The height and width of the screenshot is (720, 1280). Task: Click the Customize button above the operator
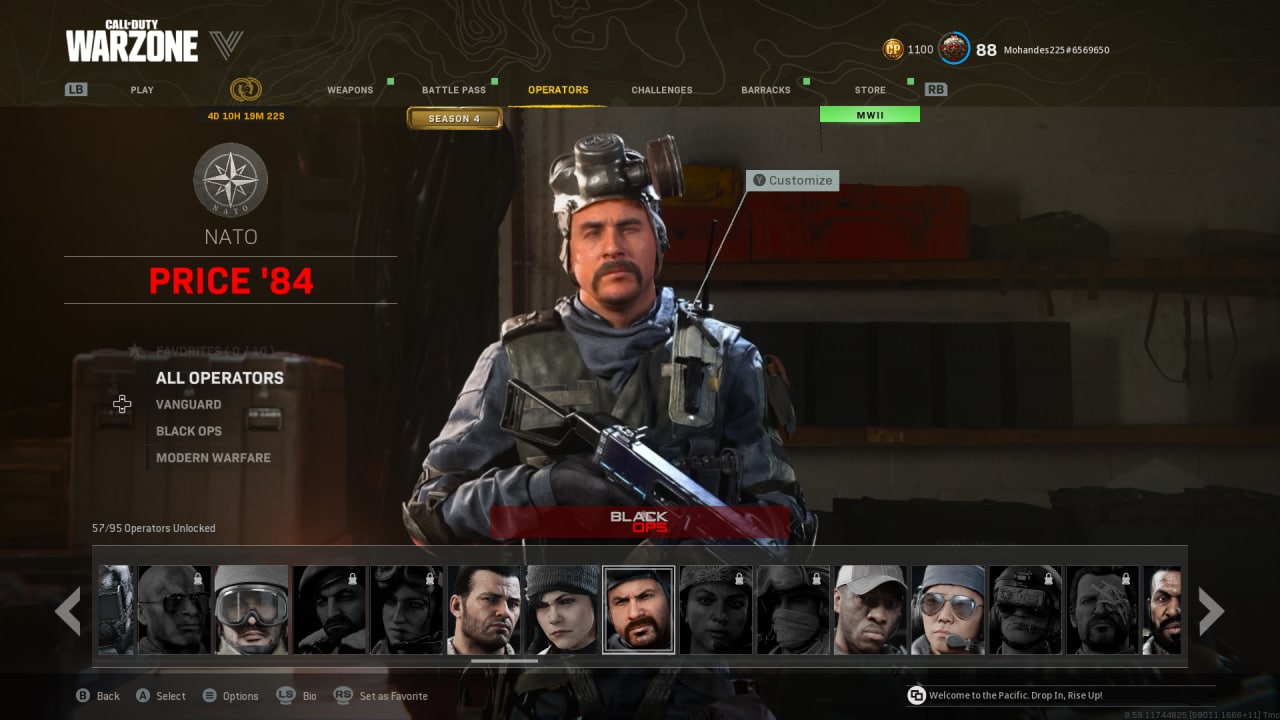point(793,180)
